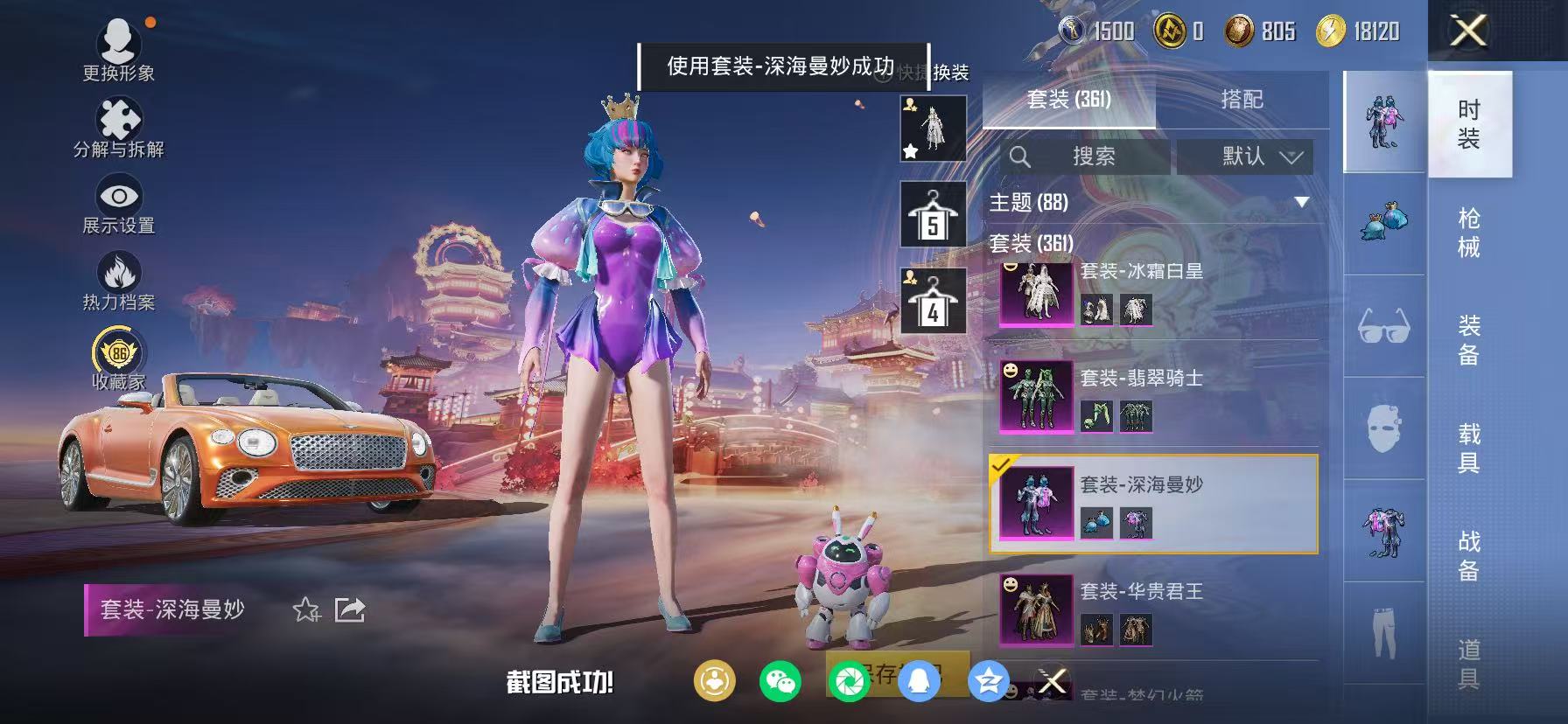The width and height of the screenshot is (1568, 724).
Task: Tick the checkmark on the selected 深海曼妙 set
Action: click(1003, 467)
